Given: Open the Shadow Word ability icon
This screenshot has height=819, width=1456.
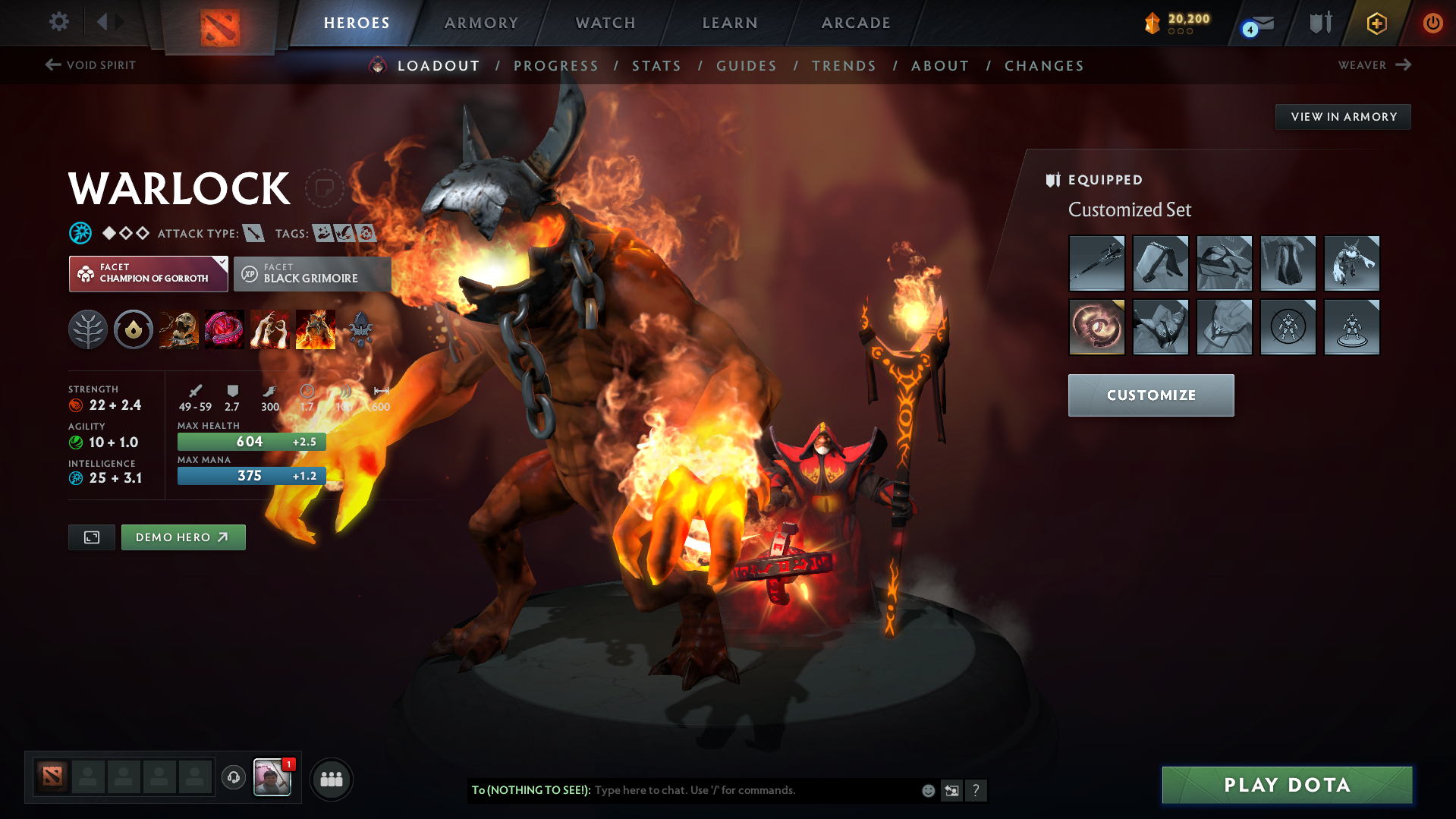Looking at the screenshot, I should coord(225,329).
